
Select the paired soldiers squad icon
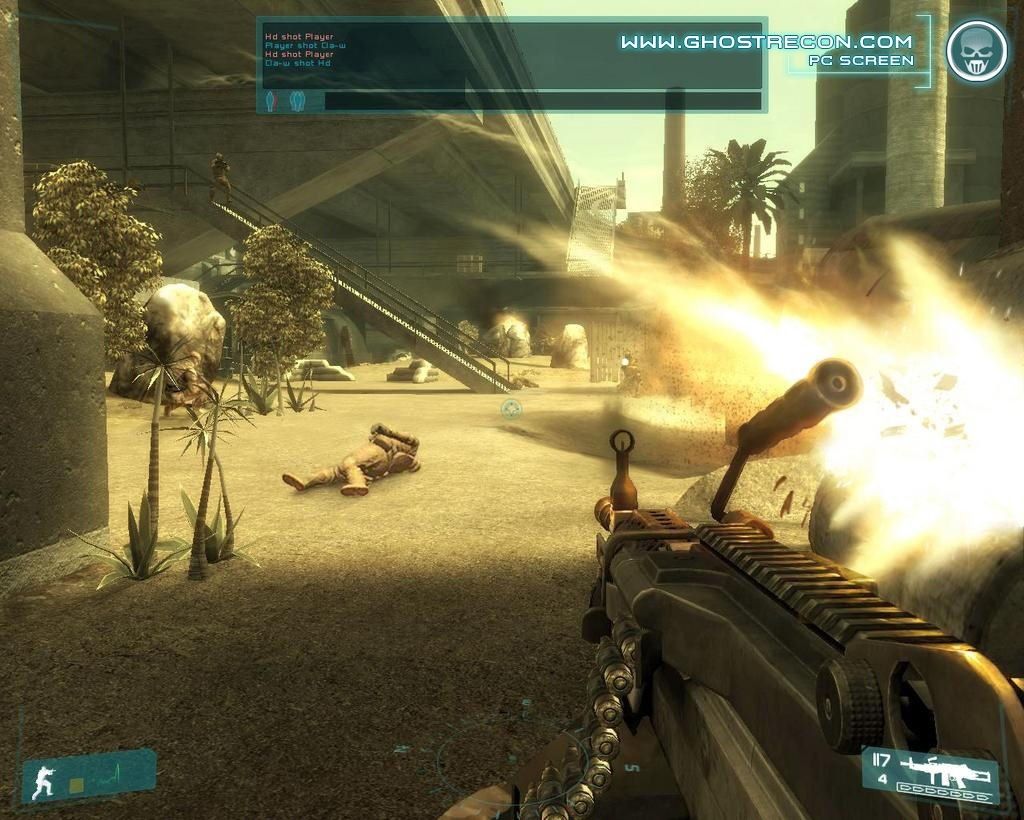(297, 101)
